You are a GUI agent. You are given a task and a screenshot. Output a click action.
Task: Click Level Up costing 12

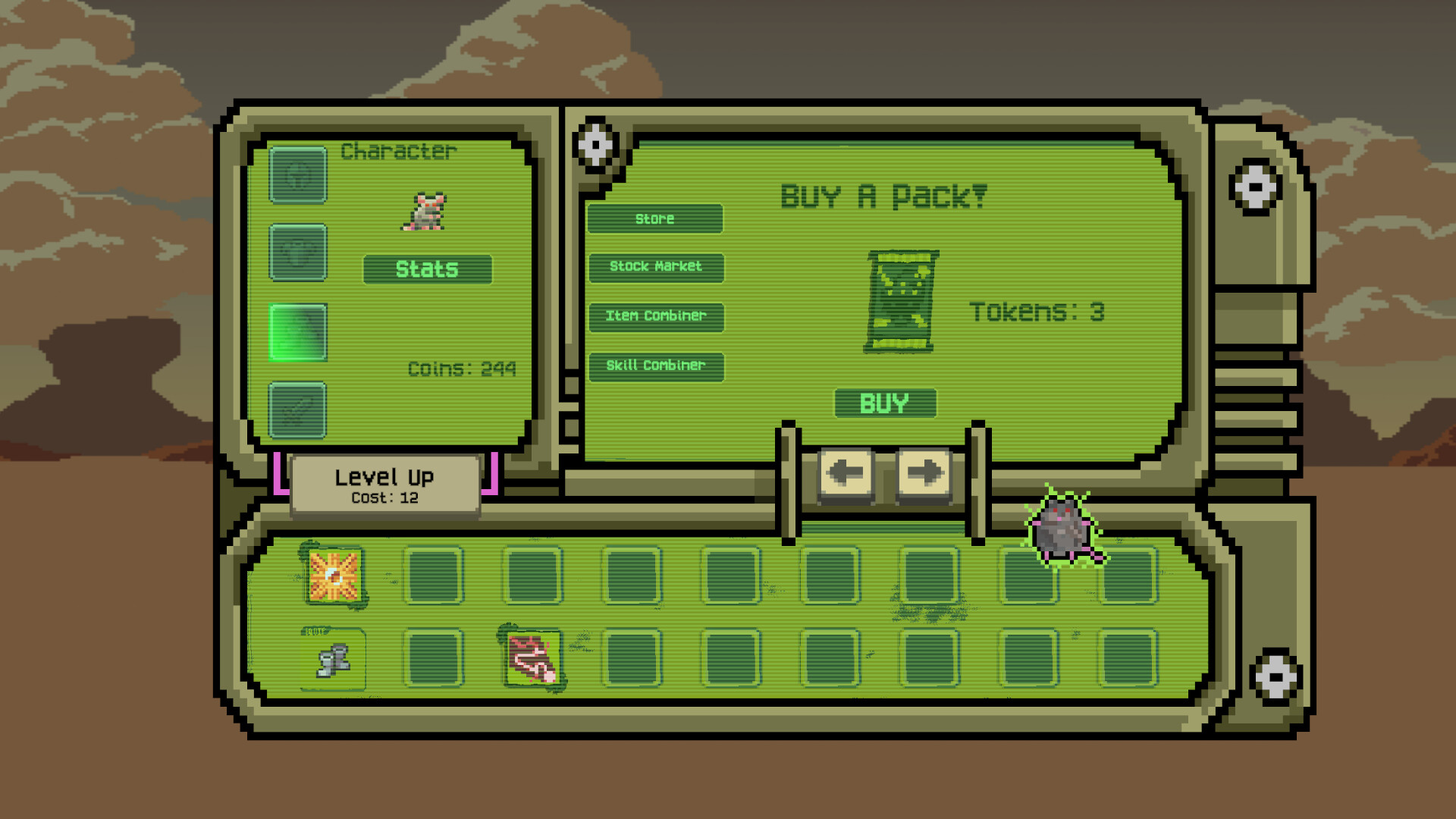coord(385,482)
